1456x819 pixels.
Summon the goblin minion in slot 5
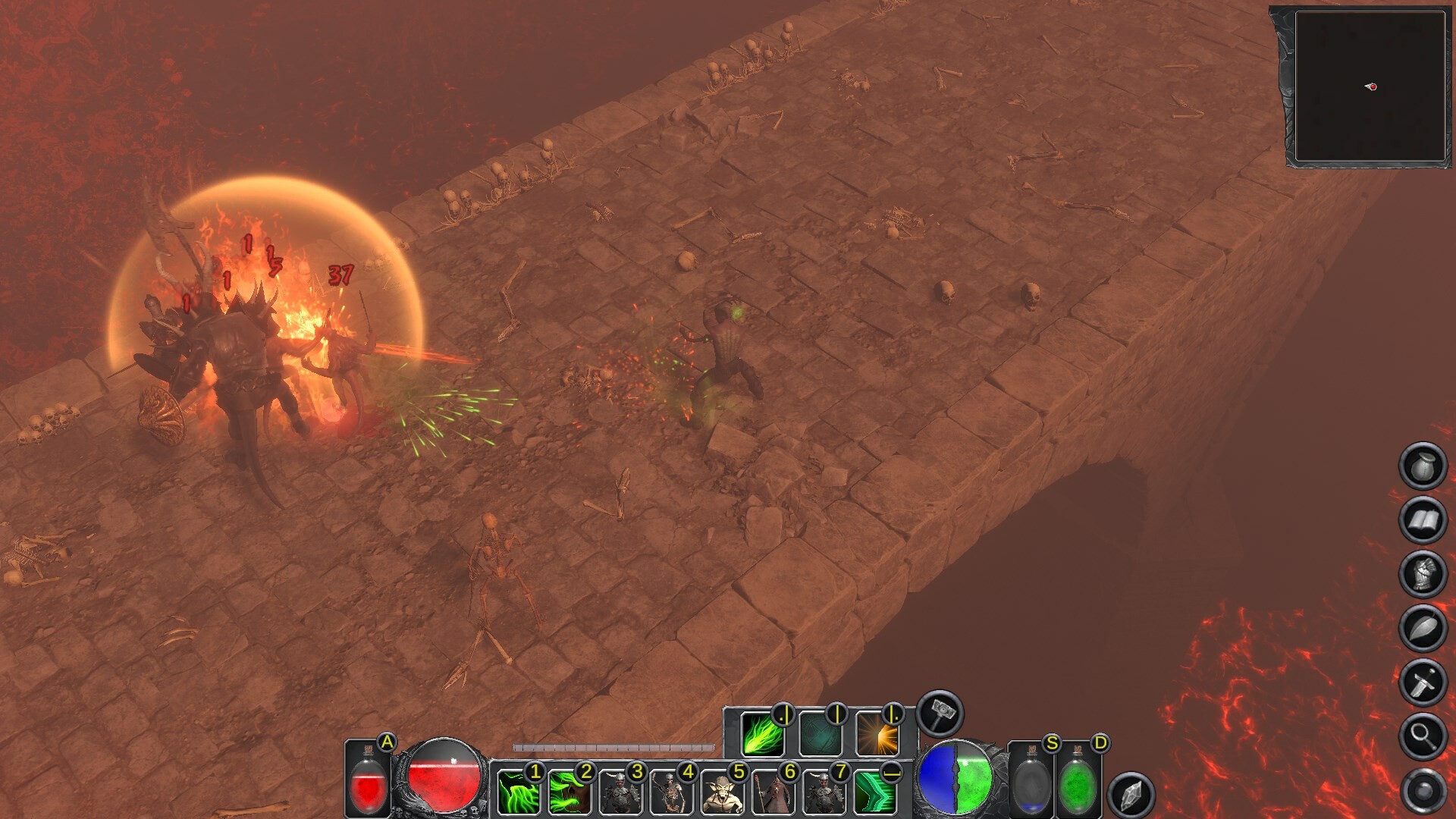coord(722,792)
